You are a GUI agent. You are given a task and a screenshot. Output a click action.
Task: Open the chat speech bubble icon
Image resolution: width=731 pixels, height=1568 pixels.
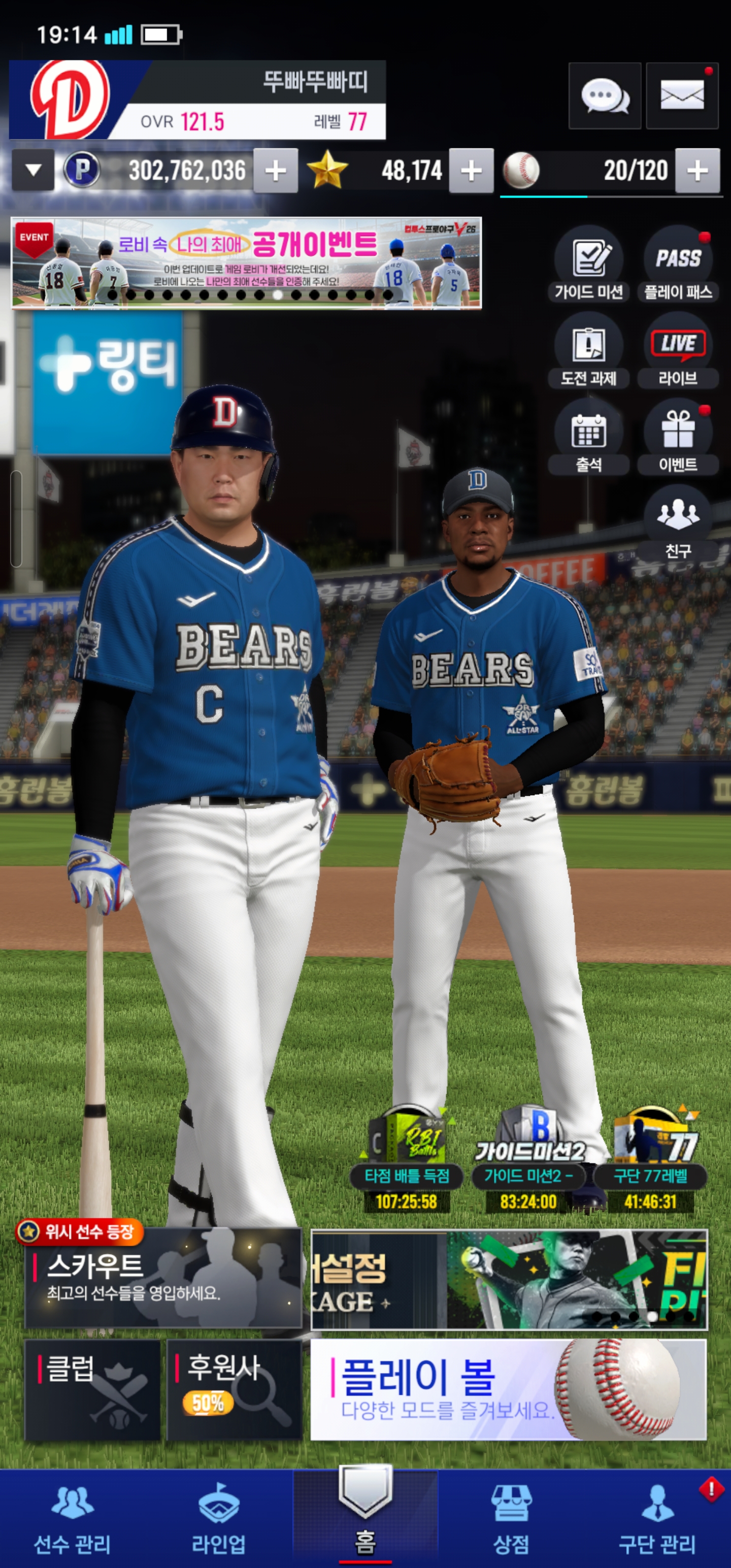(x=605, y=95)
